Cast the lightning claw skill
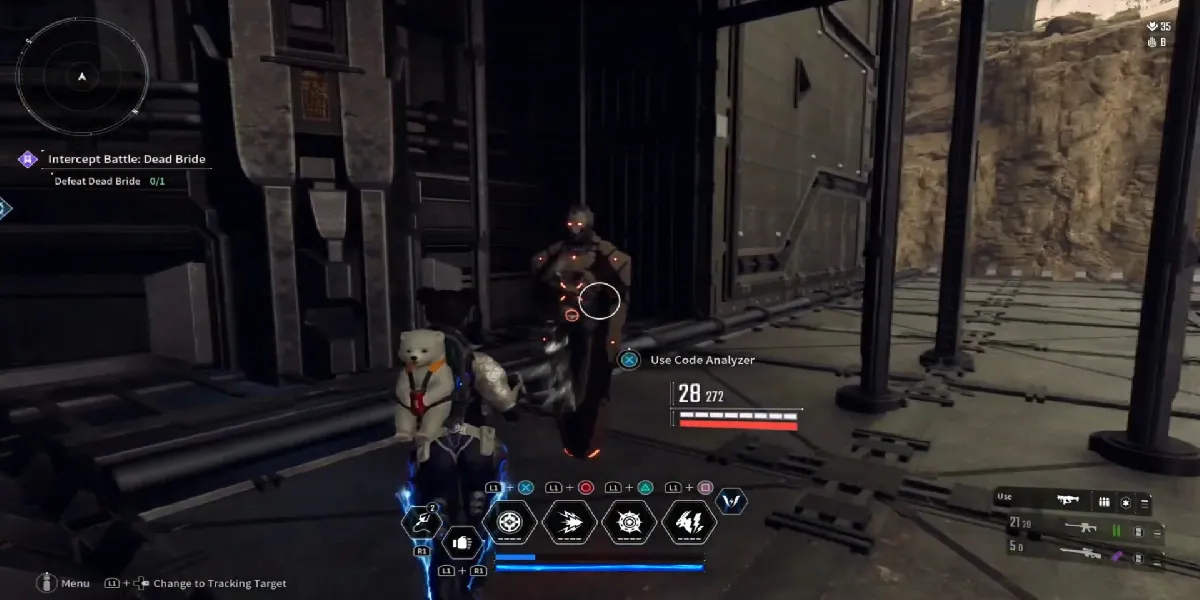Screen dimensions: 1200x600 click(690, 522)
